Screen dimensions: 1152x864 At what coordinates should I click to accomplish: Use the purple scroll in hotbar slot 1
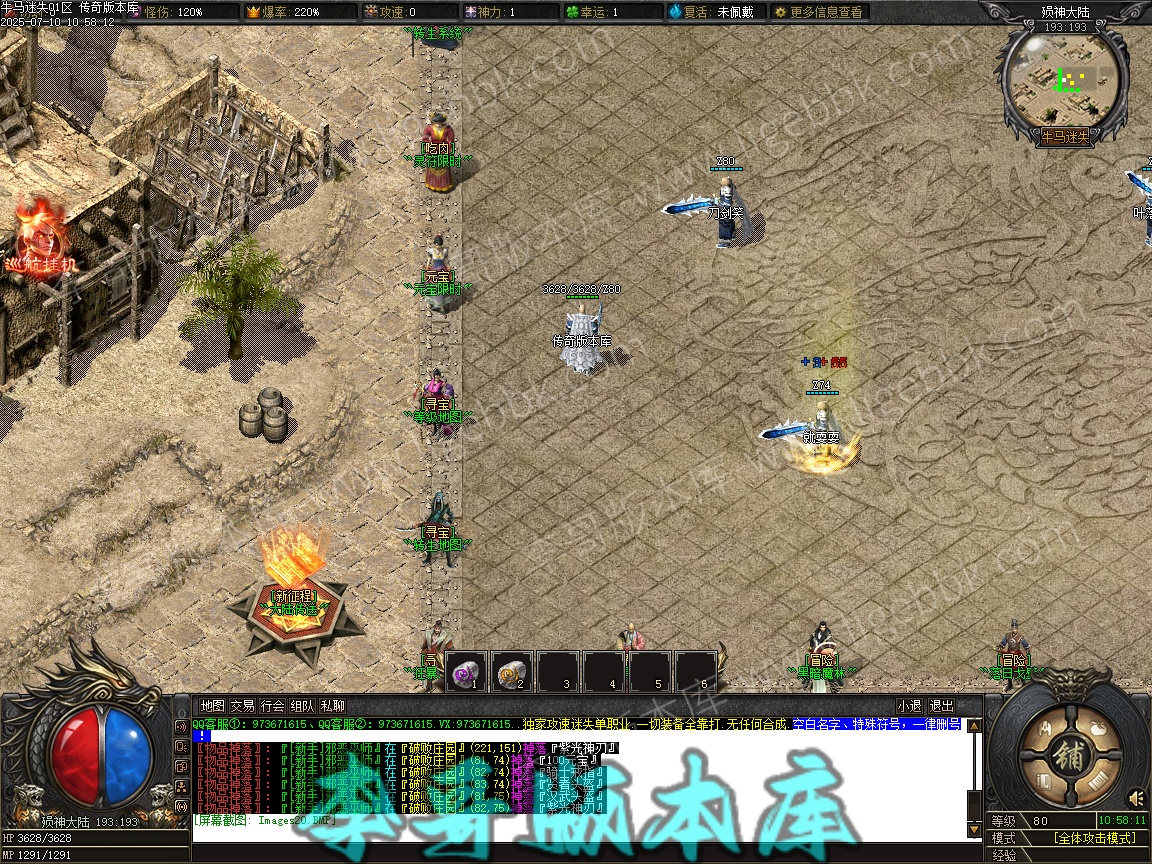tap(466, 672)
